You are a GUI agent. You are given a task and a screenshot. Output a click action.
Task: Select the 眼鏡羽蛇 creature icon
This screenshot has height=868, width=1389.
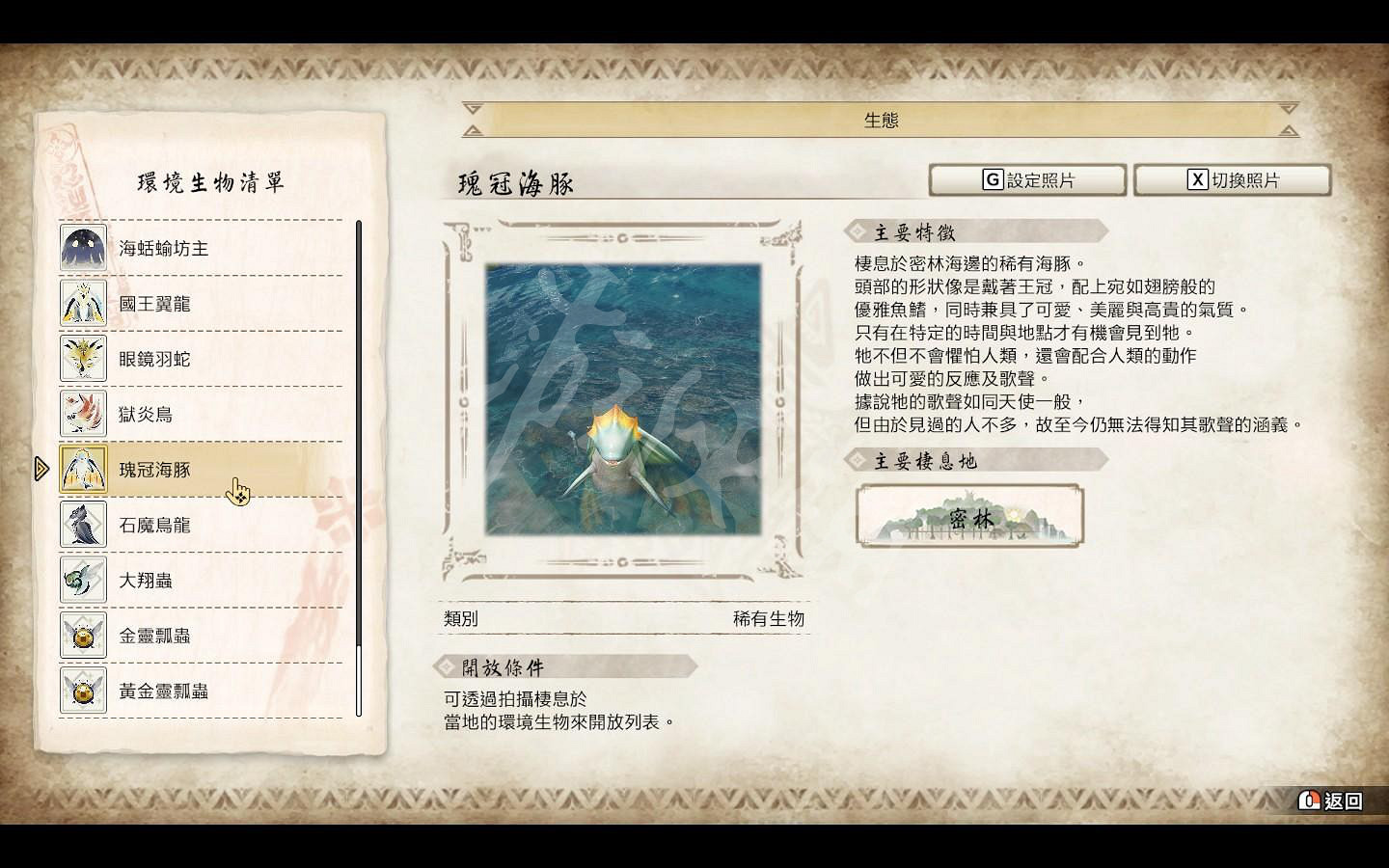tap(83, 358)
